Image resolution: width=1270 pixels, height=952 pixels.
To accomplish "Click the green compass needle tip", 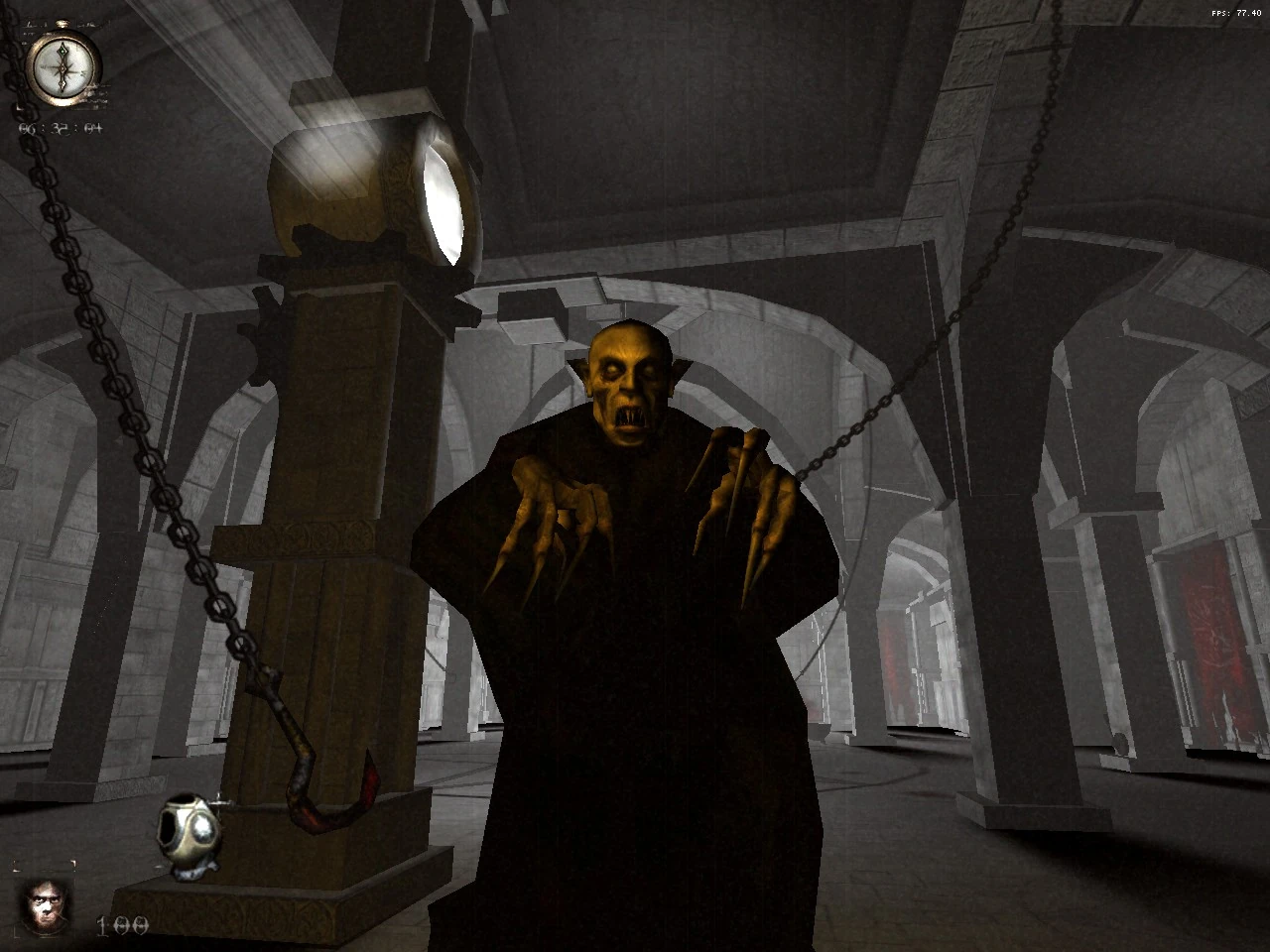I will click(62, 48).
